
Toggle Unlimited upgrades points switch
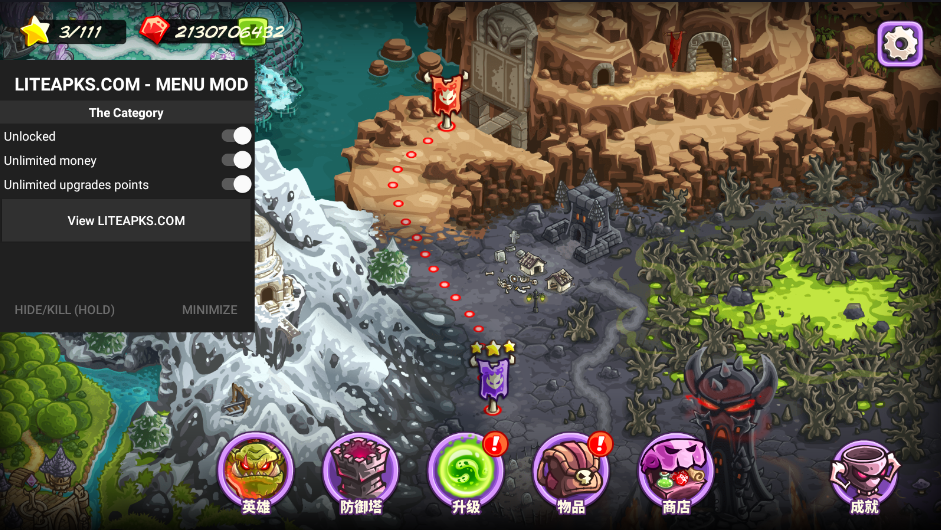pos(237,184)
